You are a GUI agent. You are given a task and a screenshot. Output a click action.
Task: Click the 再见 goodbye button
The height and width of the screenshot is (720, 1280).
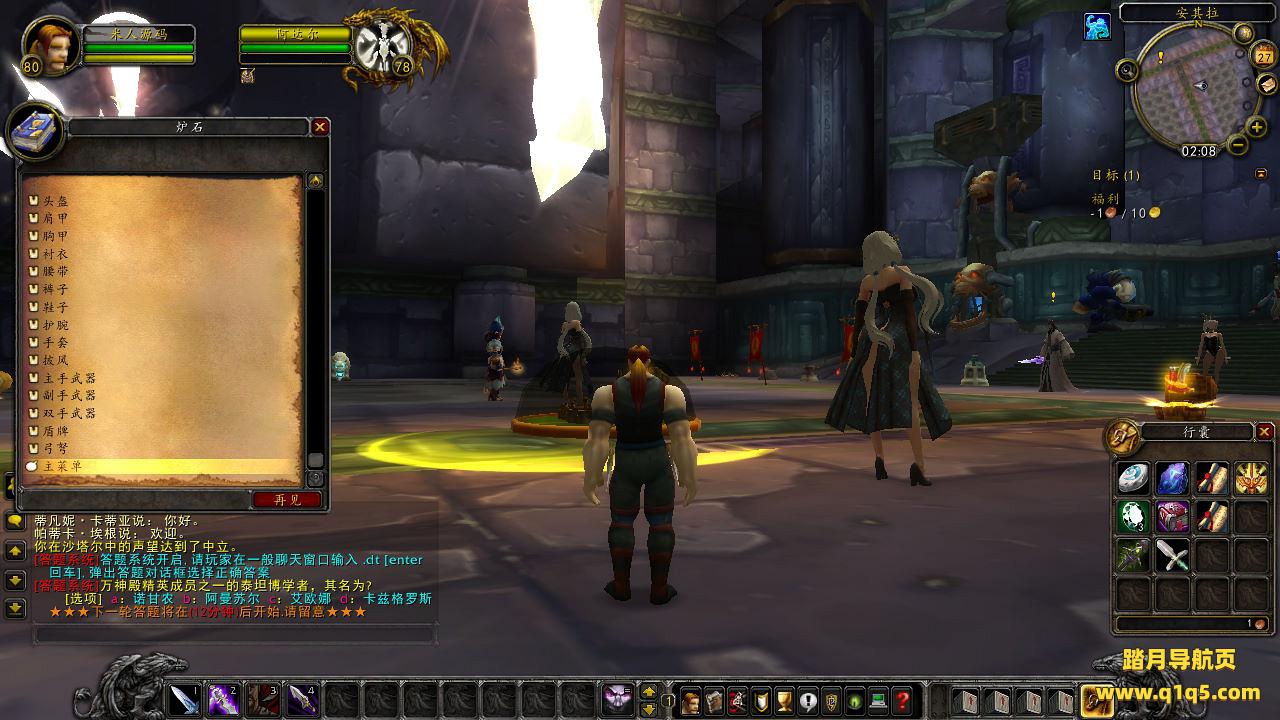pyautogui.click(x=288, y=499)
